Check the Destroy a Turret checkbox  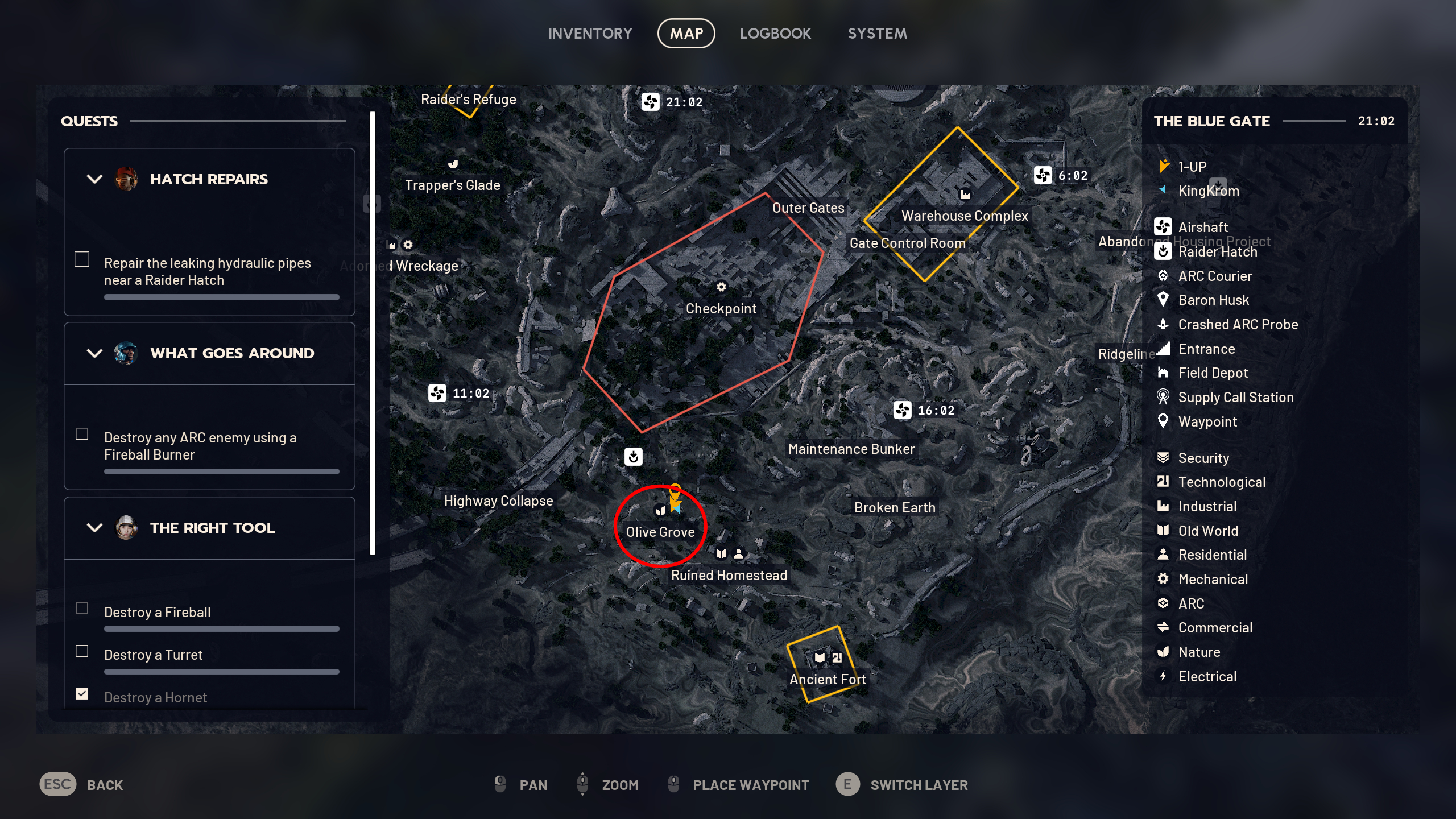[x=82, y=651]
